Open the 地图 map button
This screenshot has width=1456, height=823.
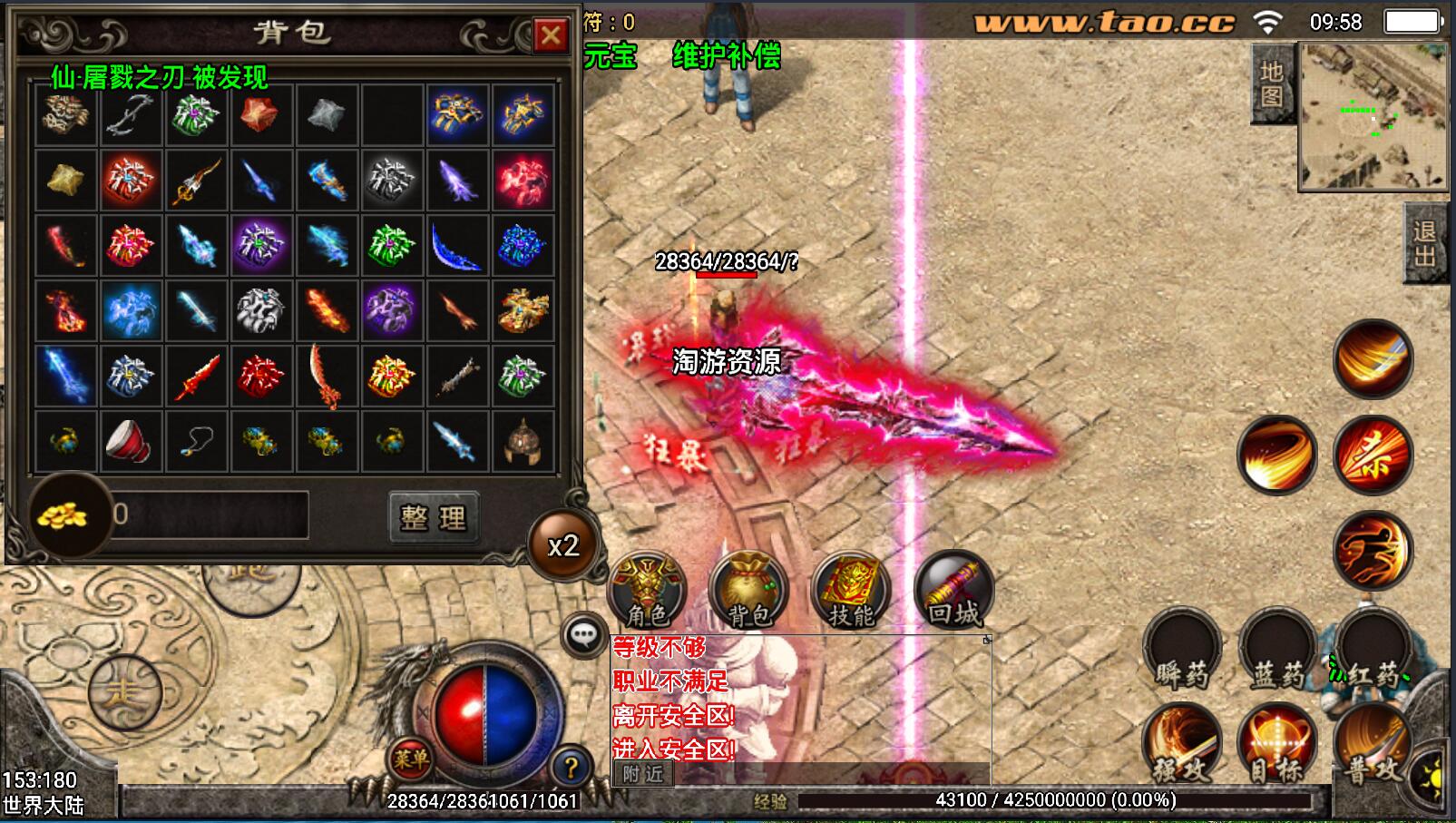1271,83
